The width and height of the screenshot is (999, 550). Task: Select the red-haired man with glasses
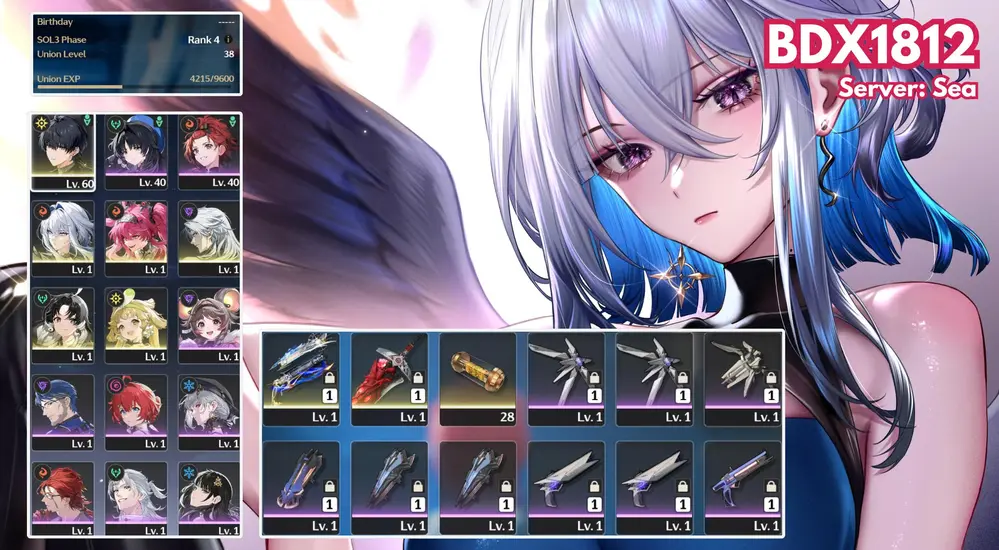click(x=63, y=493)
